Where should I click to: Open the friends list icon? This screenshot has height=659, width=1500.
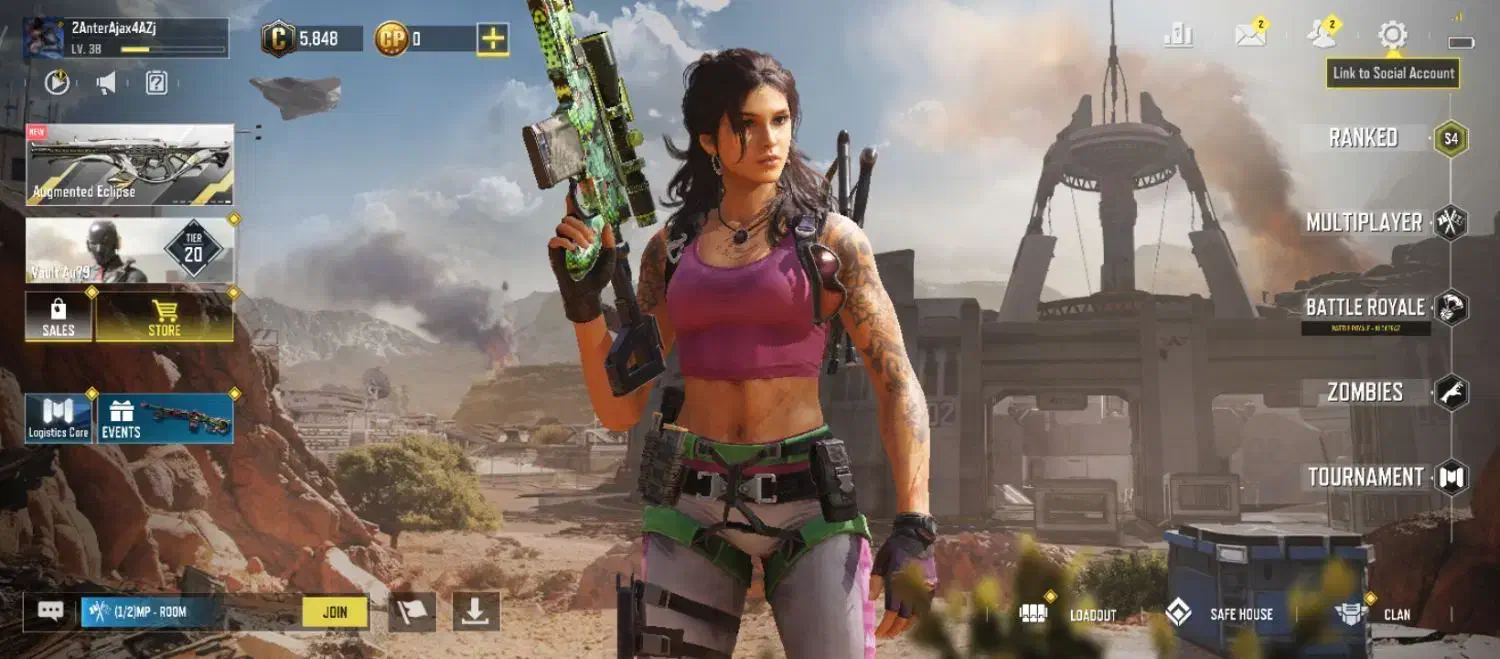[1321, 35]
